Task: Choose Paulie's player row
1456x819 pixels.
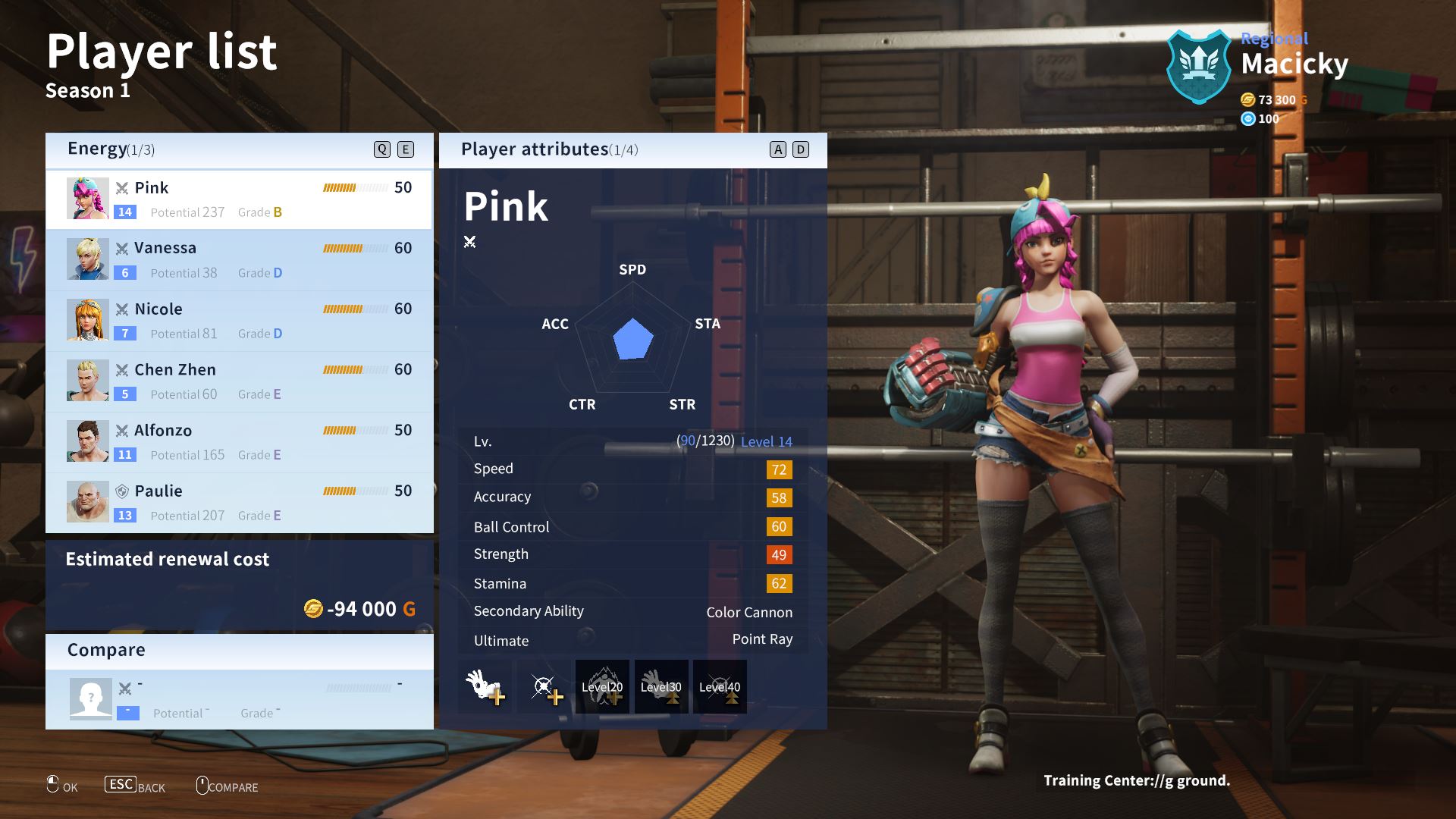Action: [x=239, y=503]
